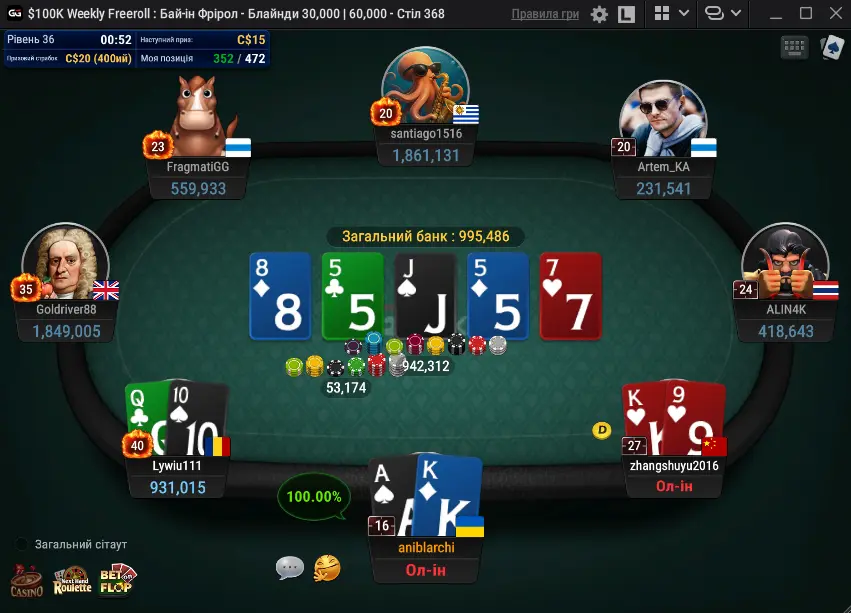The image size is (851, 613).
Task: Open the emoji reactions menu
Action: 327,568
